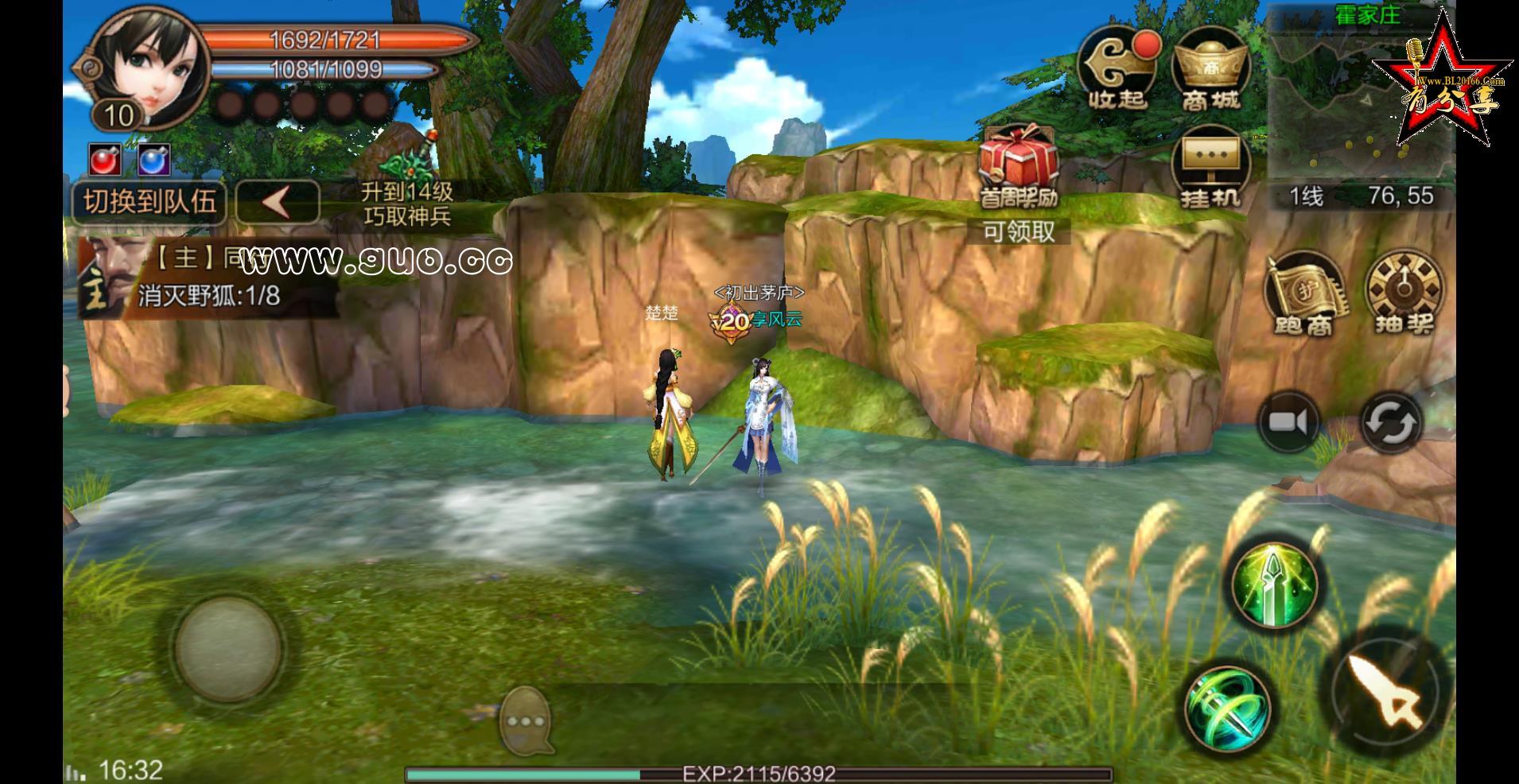Activate the green sword-strike skill
The height and width of the screenshot is (784, 1519).
(1274, 584)
